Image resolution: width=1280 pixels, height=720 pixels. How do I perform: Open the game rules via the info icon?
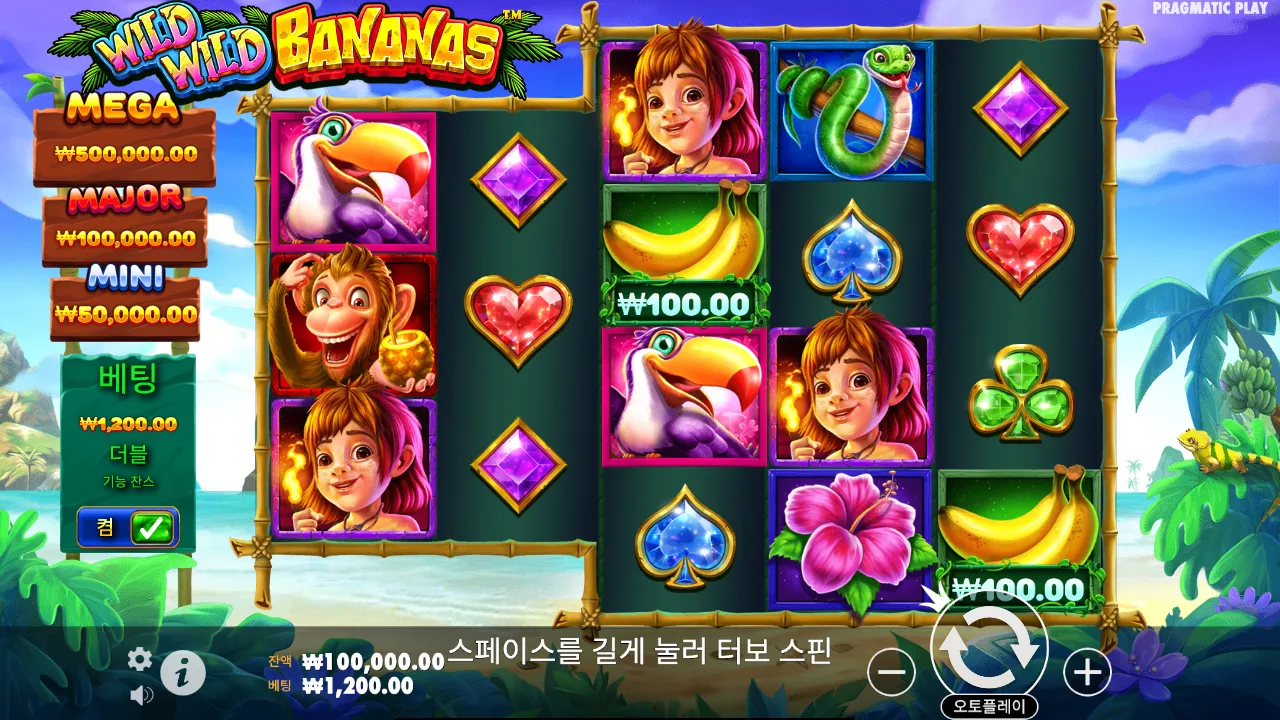183,671
